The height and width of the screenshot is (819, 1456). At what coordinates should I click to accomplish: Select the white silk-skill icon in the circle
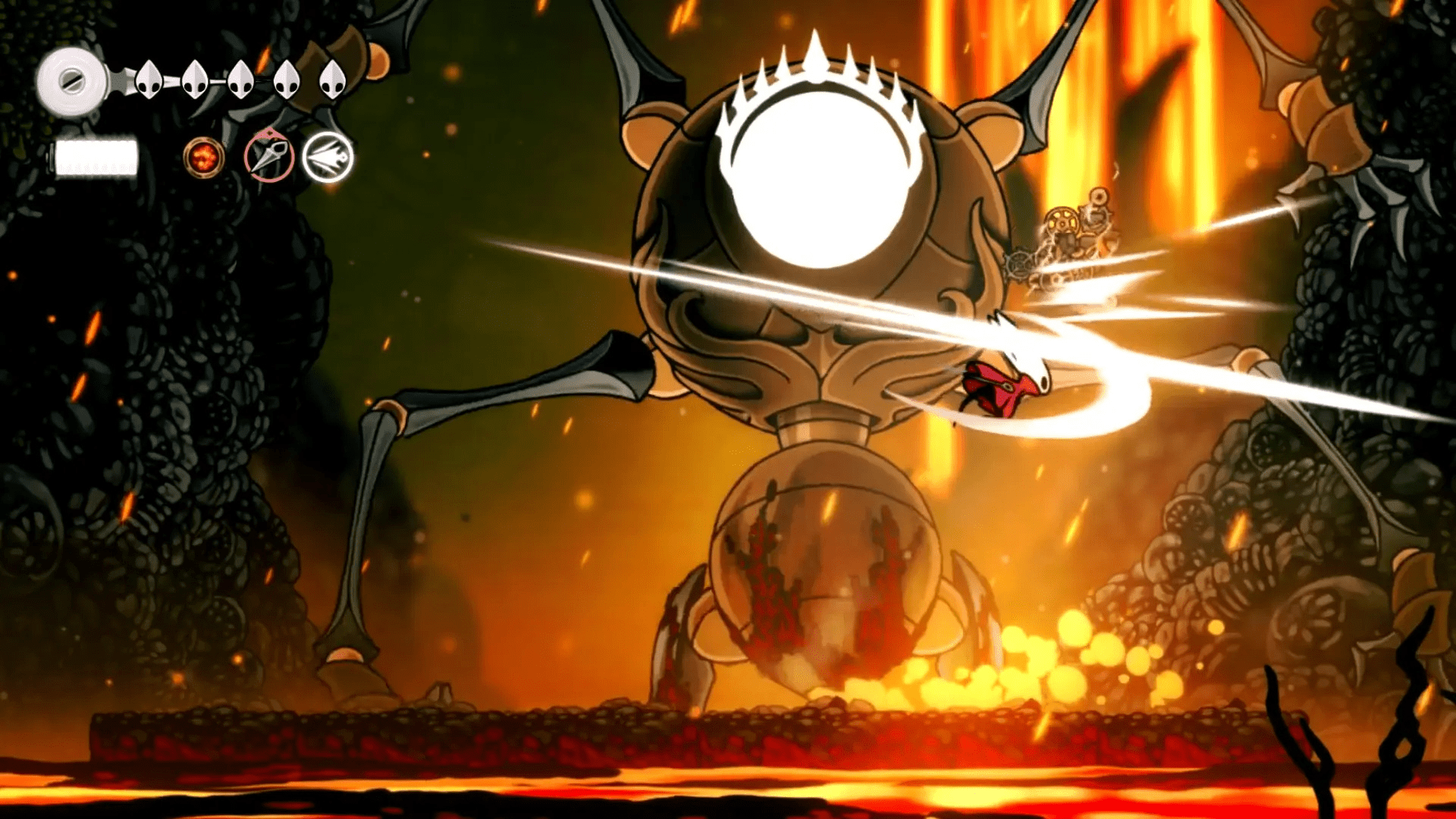[326, 158]
